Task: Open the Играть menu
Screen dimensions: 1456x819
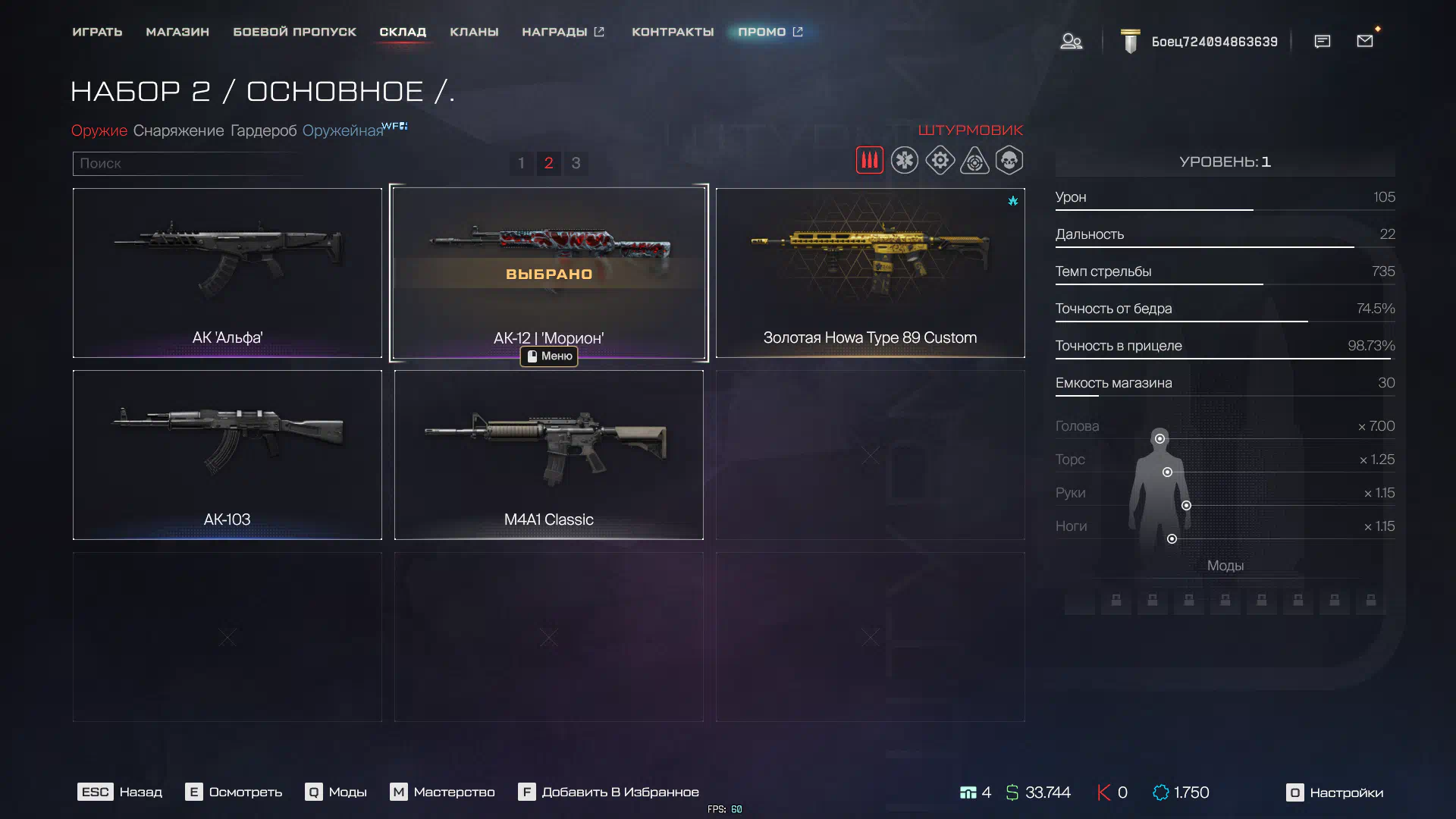Action: click(97, 32)
